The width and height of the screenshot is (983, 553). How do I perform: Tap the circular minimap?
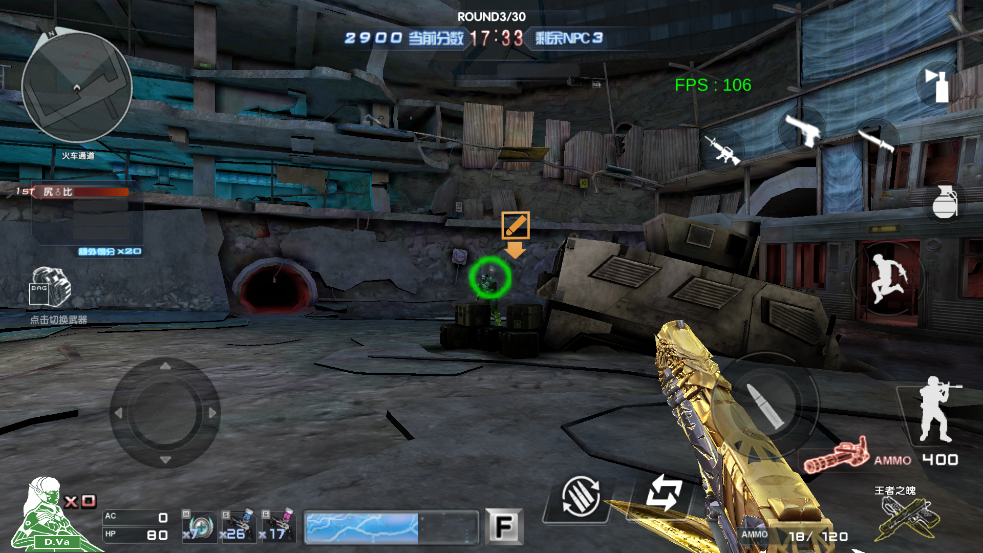77,86
